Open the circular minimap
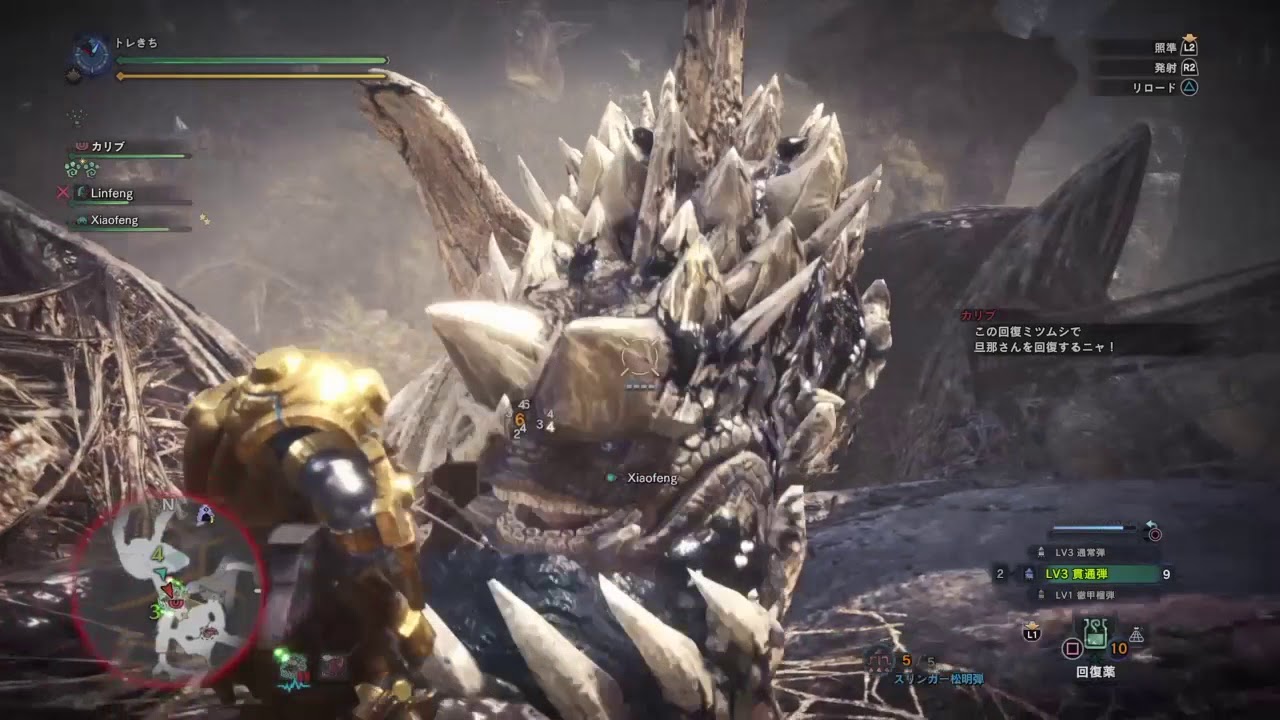This screenshot has width=1280, height=720. (167, 590)
